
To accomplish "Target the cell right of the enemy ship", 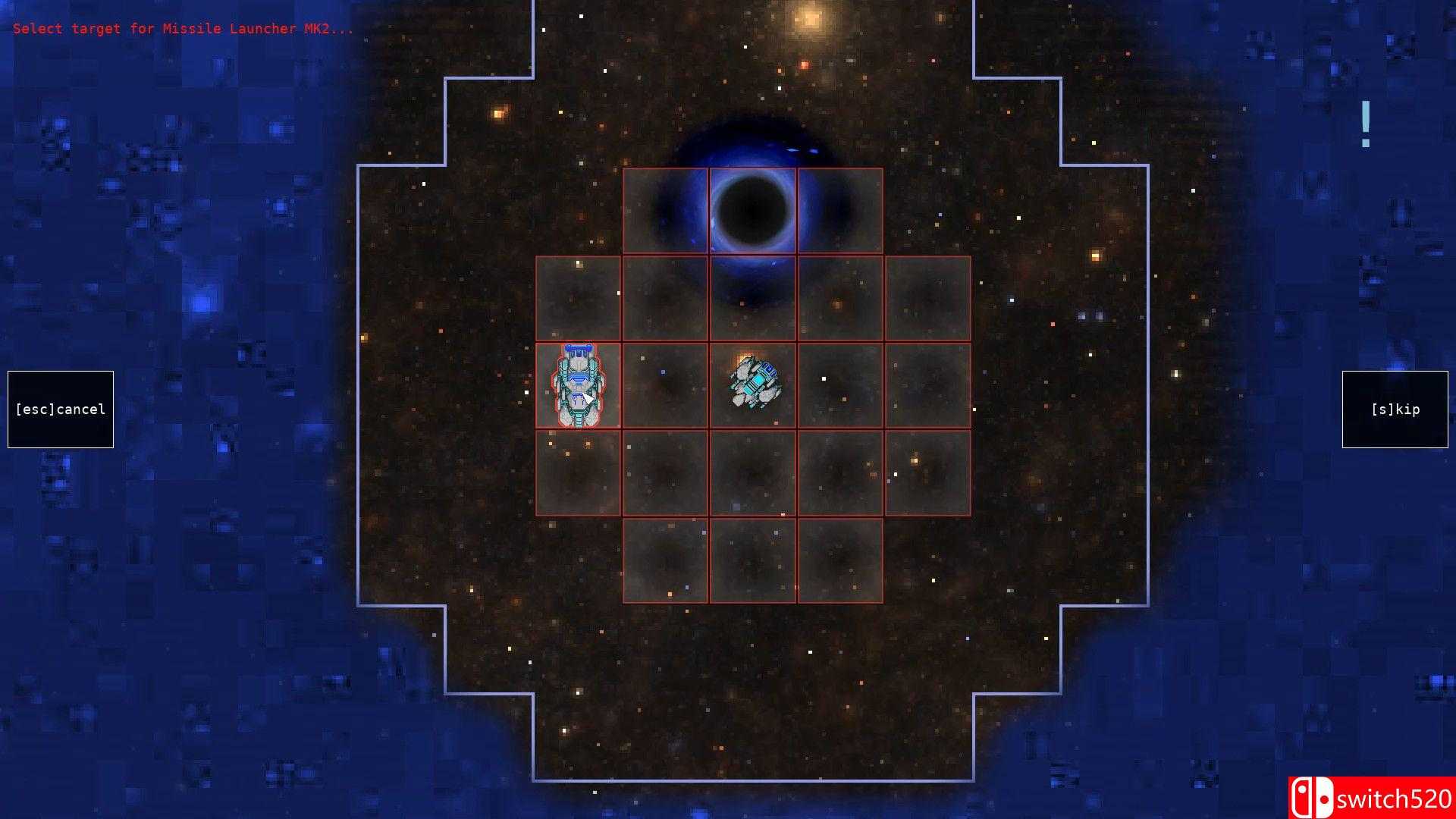I will coord(839,384).
